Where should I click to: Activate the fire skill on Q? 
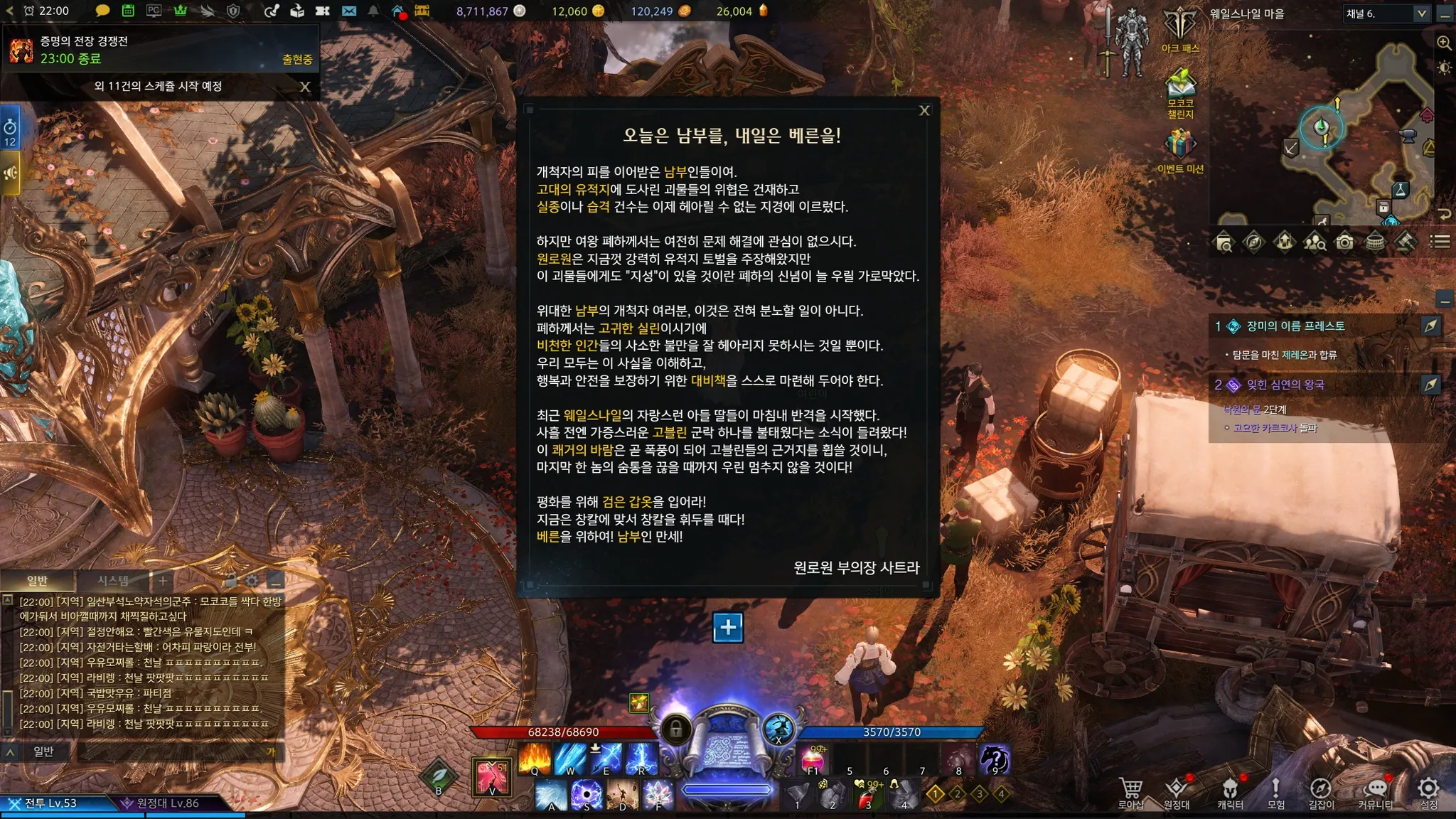535,759
